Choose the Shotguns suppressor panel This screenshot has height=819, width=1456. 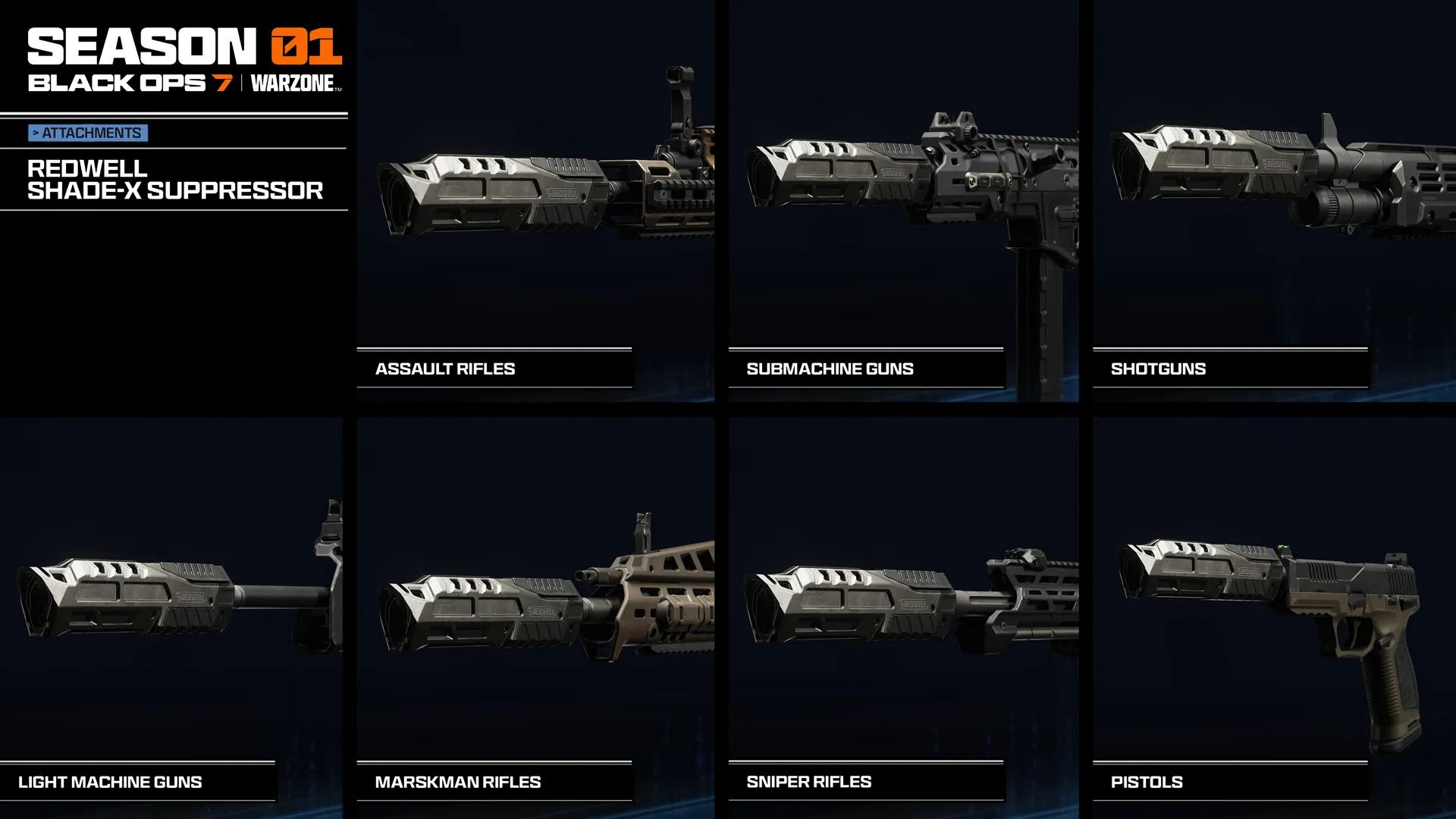coord(1274,200)
